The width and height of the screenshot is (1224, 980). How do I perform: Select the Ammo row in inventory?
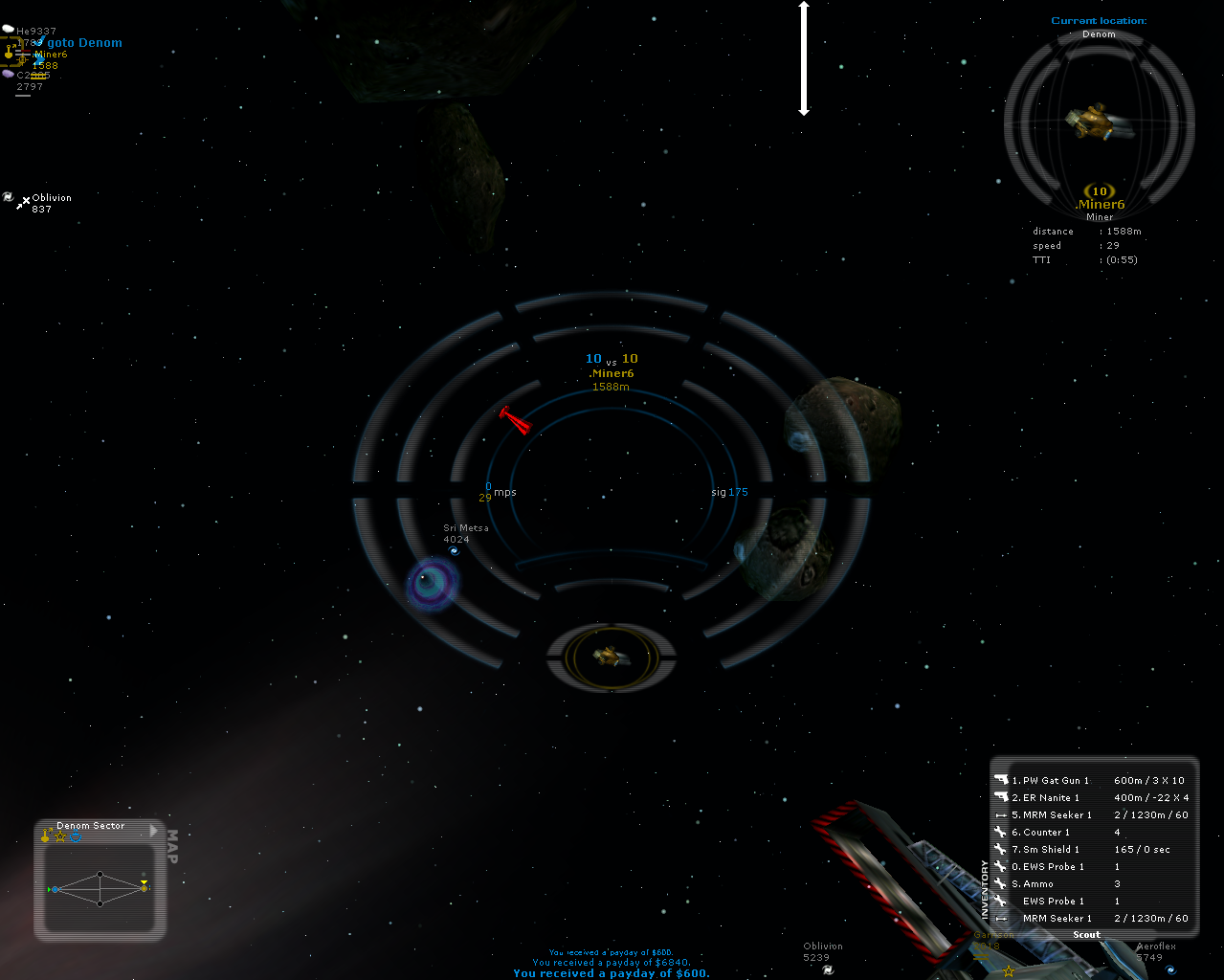1037,884
